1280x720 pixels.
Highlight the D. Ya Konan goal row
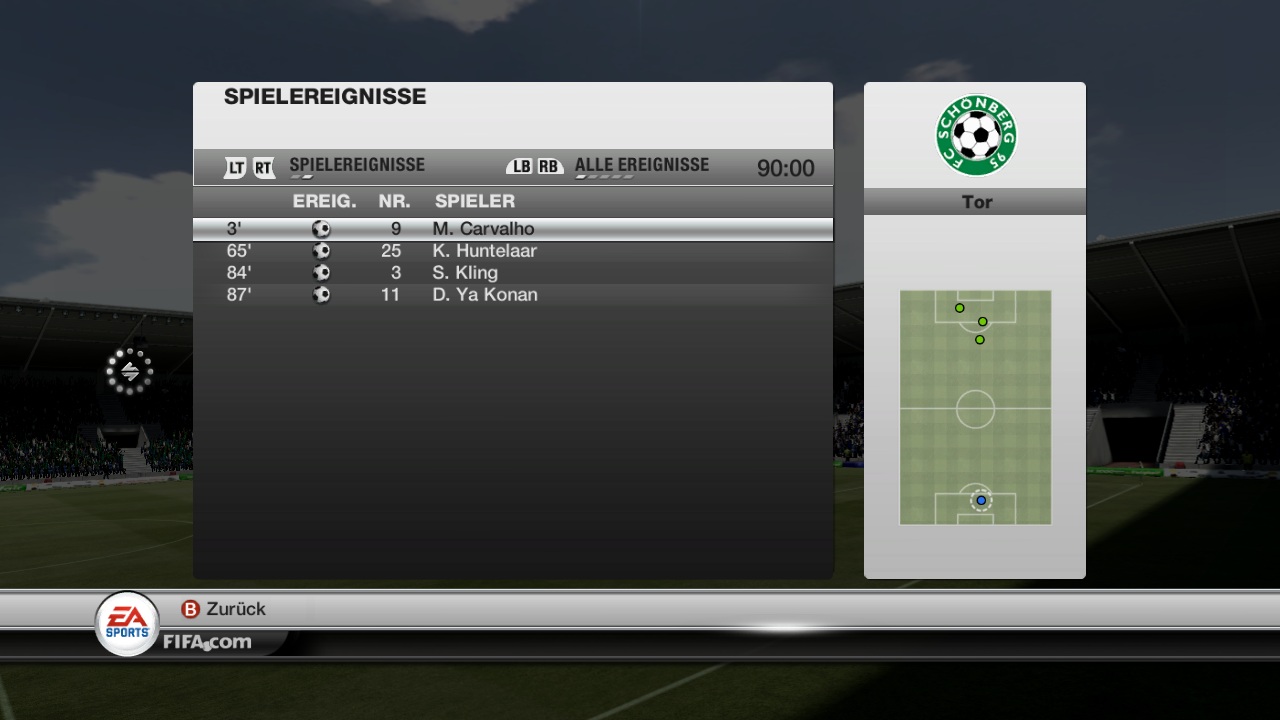point(512,295)
